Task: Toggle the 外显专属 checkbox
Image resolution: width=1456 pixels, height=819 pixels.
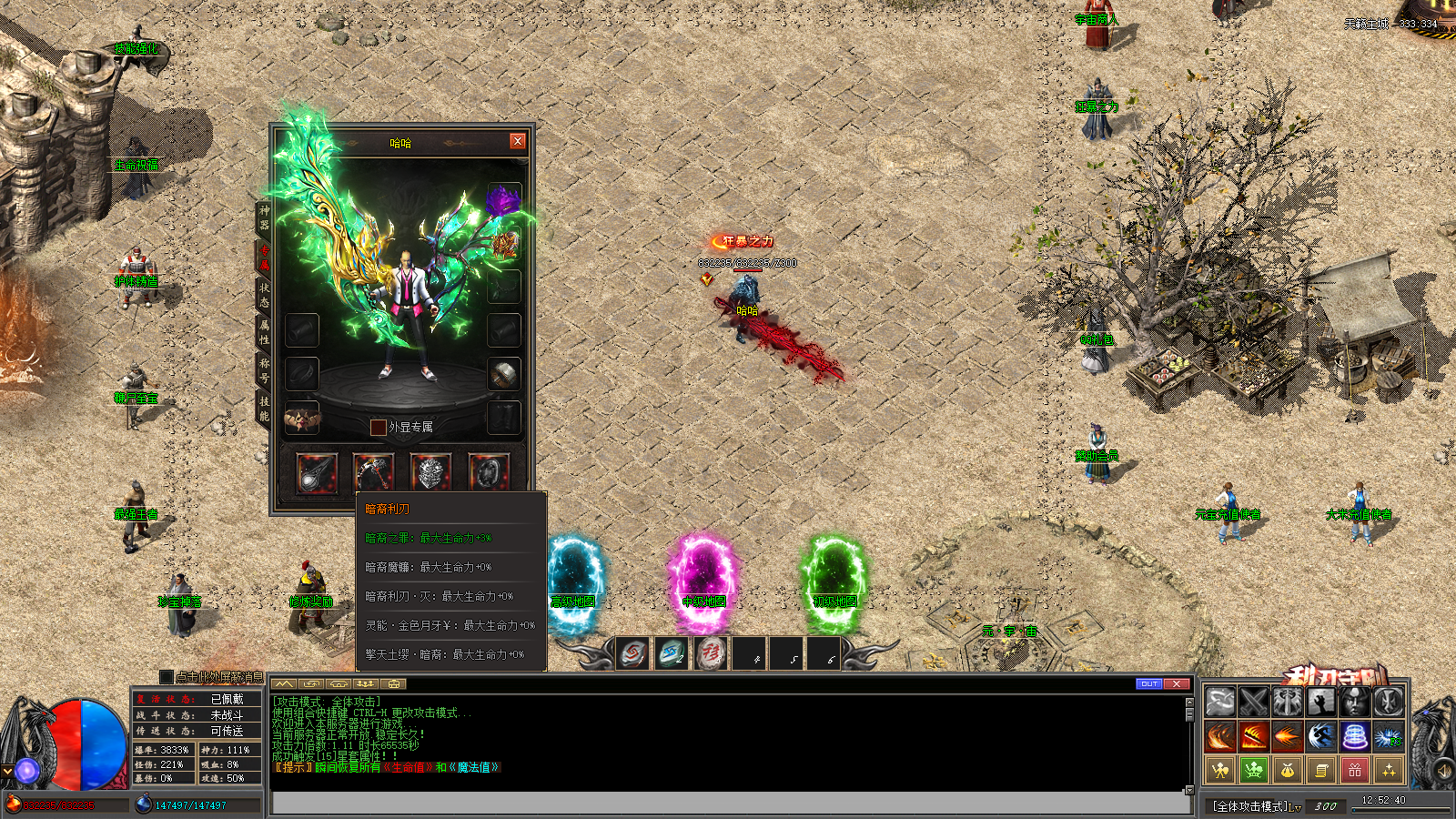Action: pyautogui.click(x=378, y=427)
